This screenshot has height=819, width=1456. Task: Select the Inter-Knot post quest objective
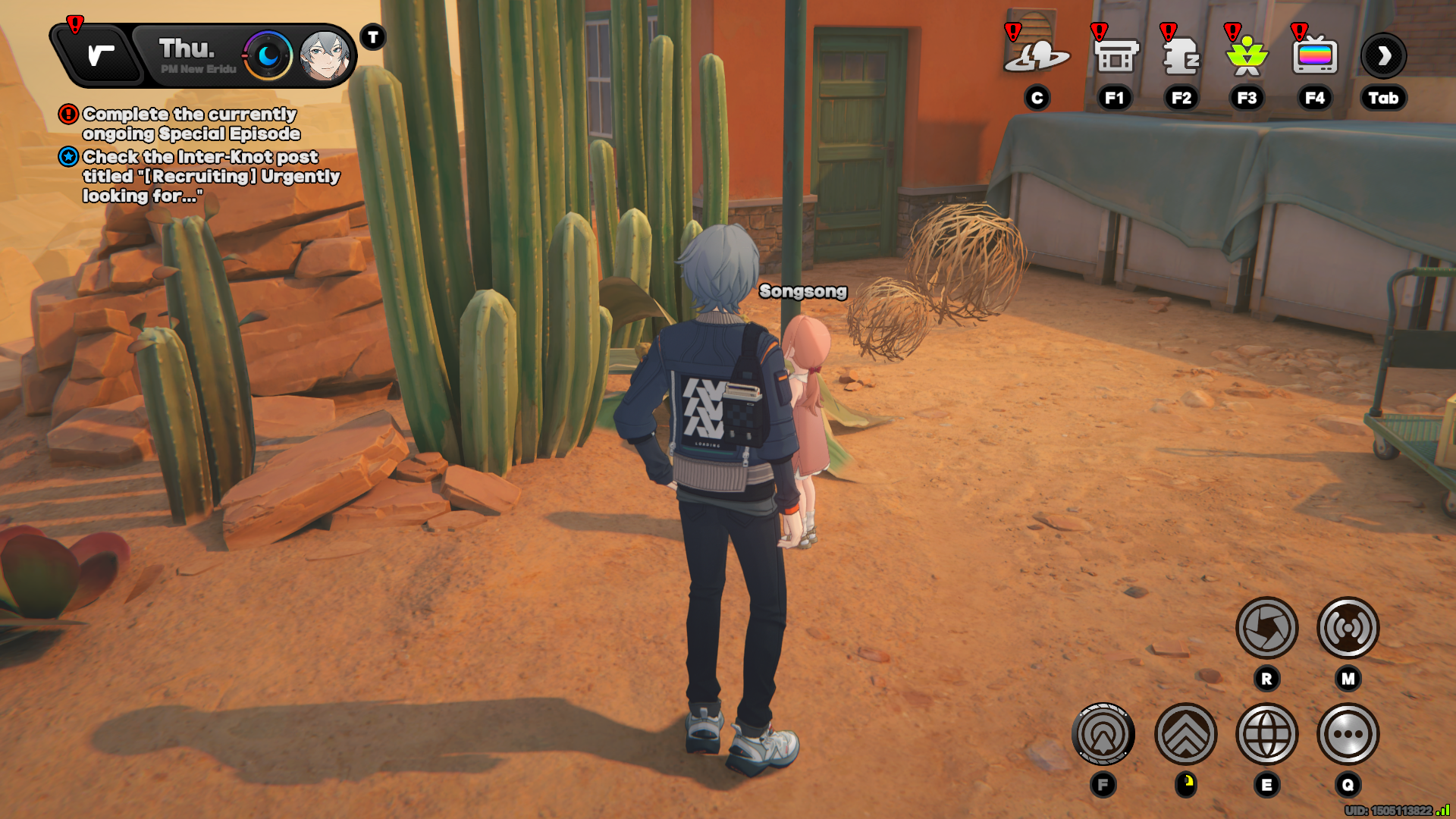[210, 176]
